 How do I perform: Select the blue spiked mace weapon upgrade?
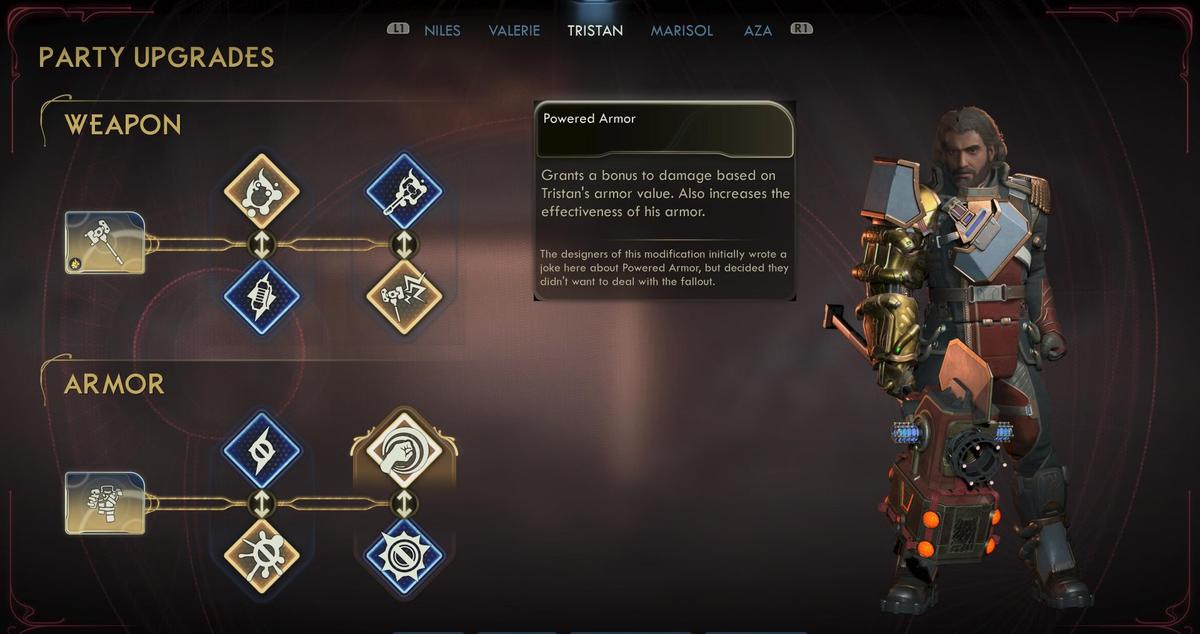[x=404, y=190]
